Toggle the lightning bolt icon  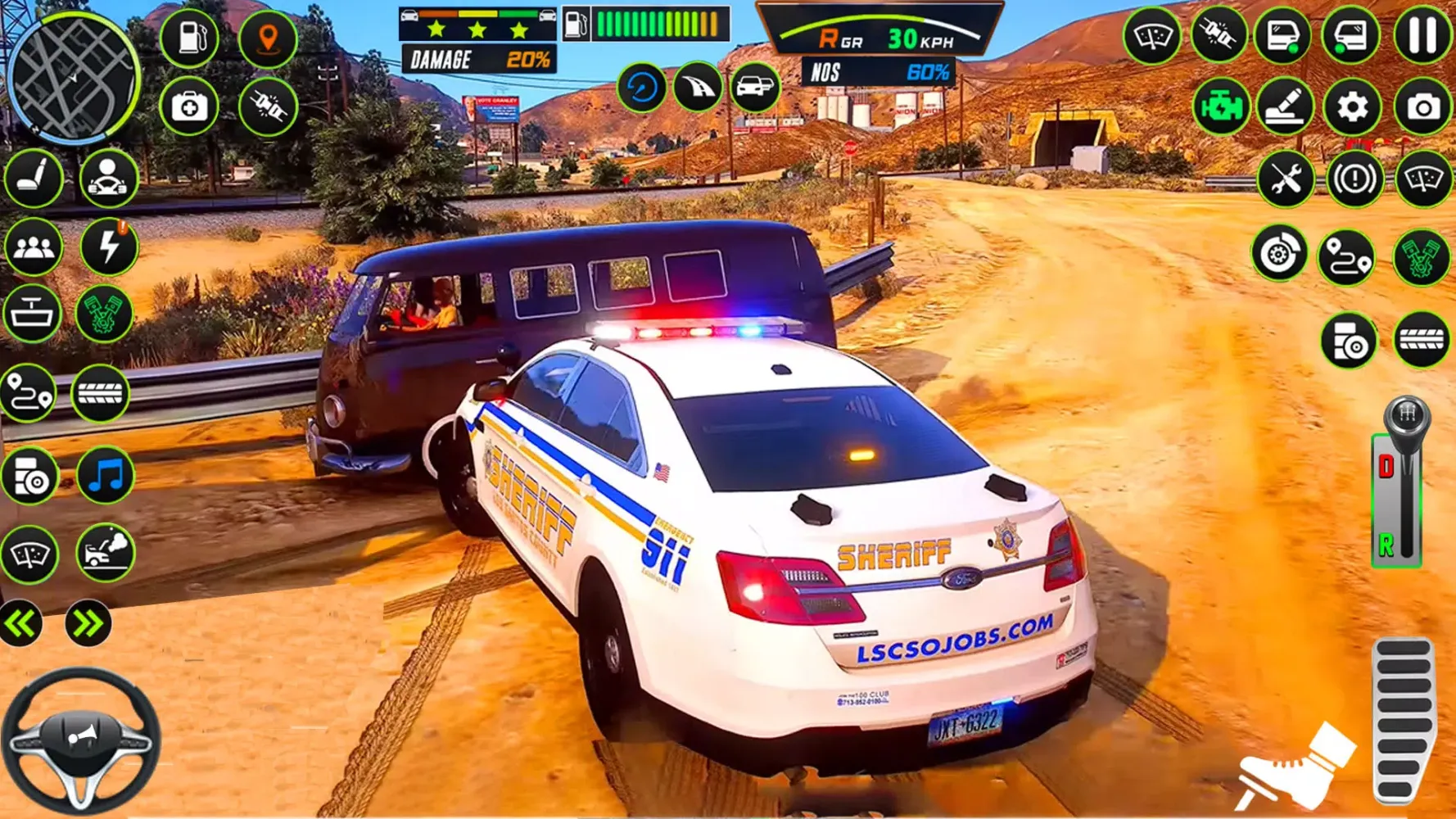(x=108, y=247)
